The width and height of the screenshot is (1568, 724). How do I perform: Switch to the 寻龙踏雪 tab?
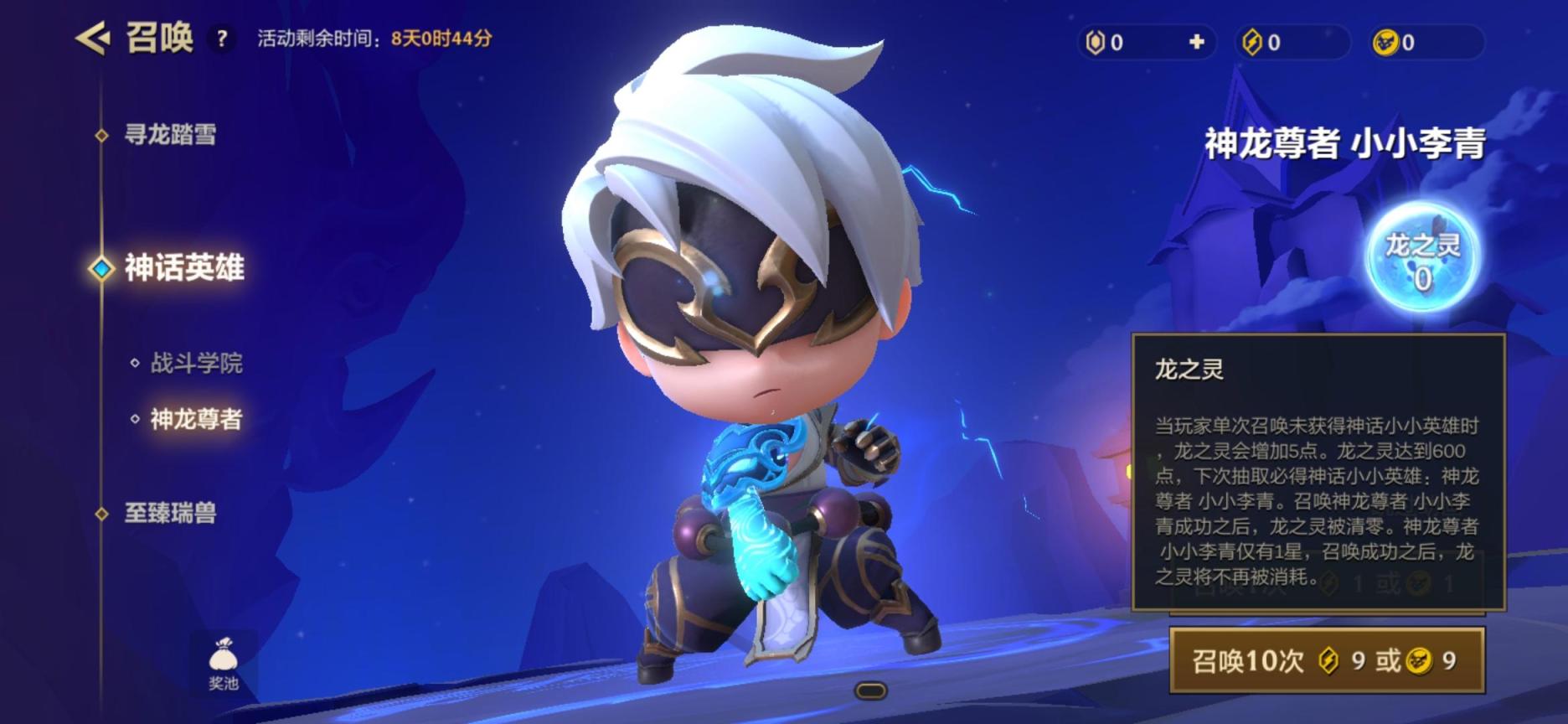170,134
